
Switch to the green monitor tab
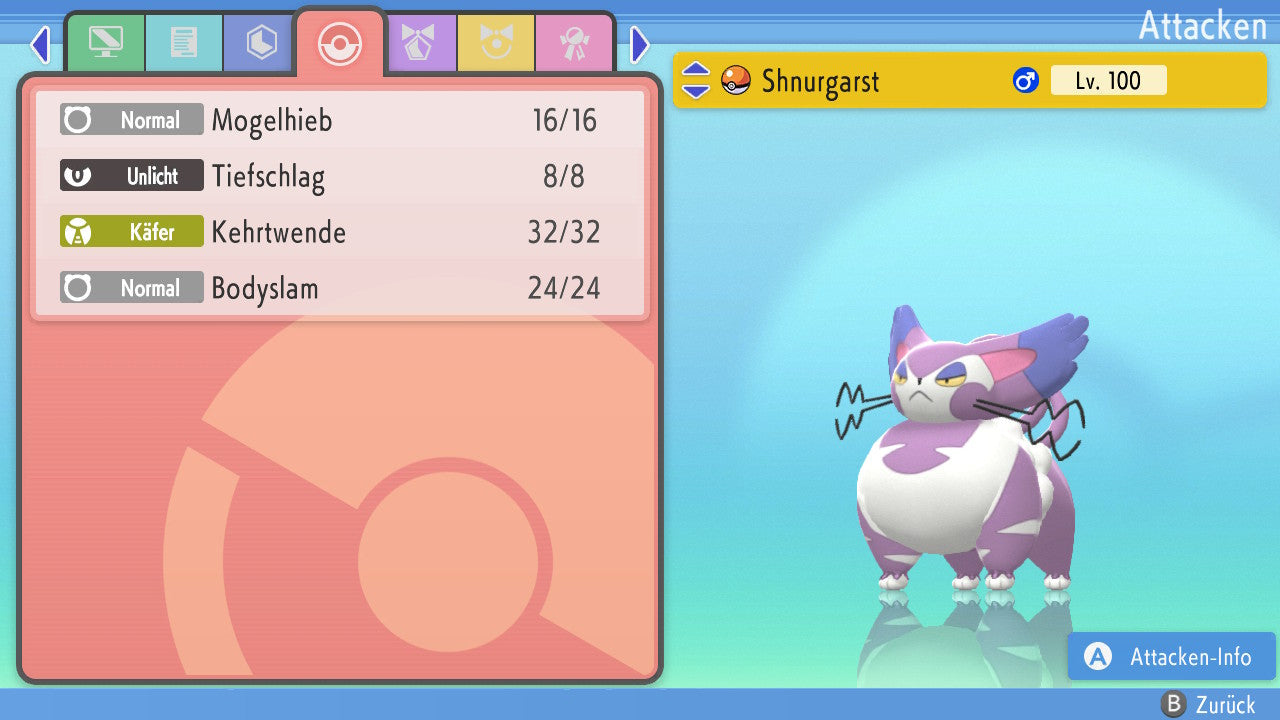(x=105, y=43)
